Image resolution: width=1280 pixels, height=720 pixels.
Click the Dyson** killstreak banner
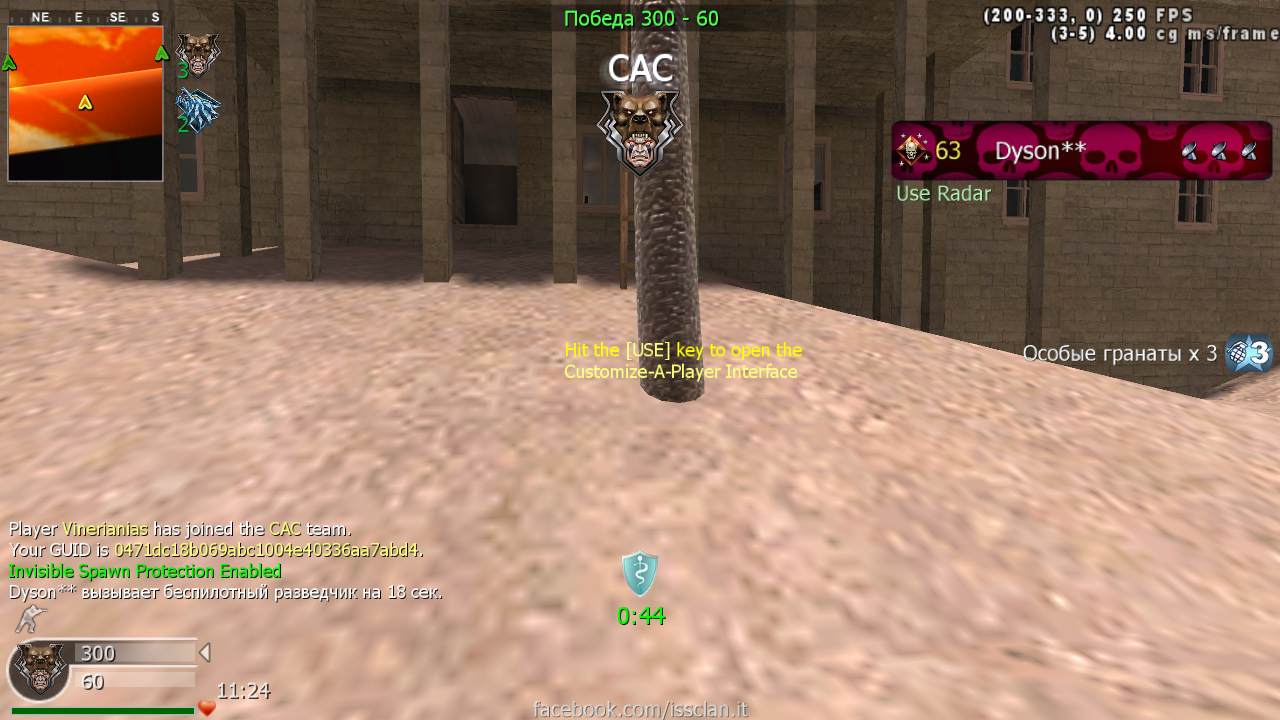coord(1081,151)
